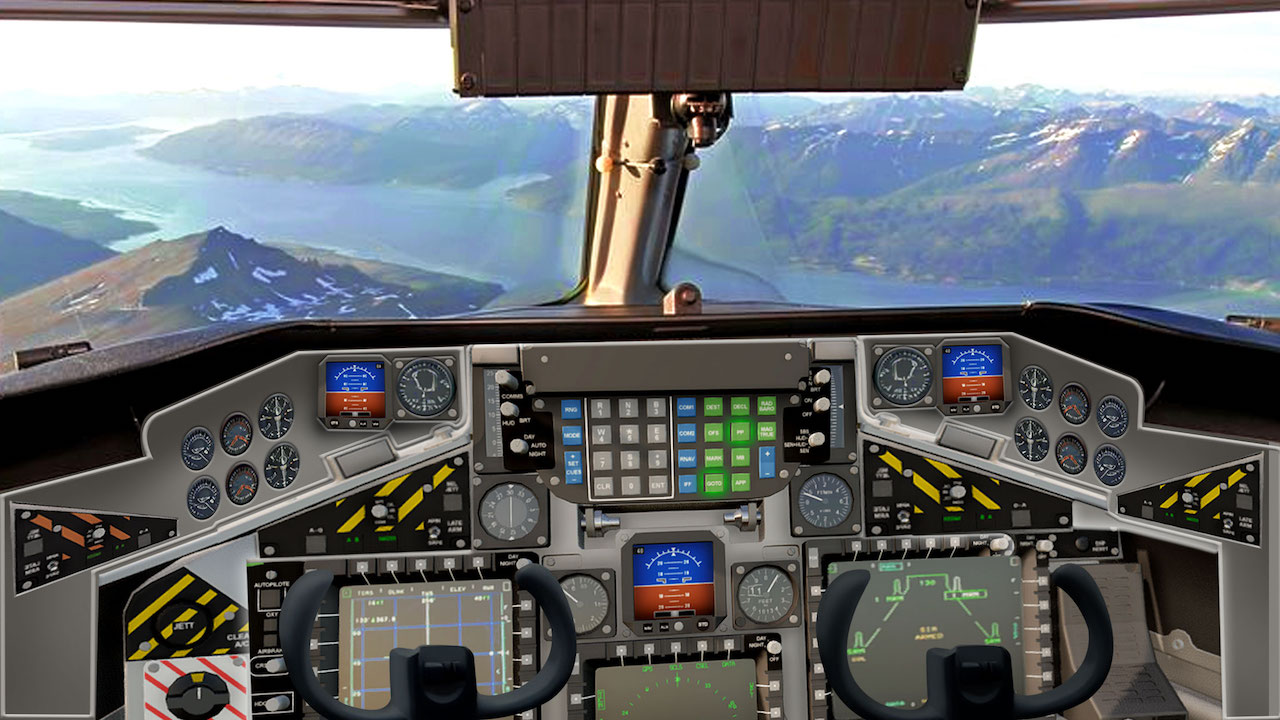
Task: Flip the yellow-striped JETT guarded switch
Action: click(x=184, y=624)
